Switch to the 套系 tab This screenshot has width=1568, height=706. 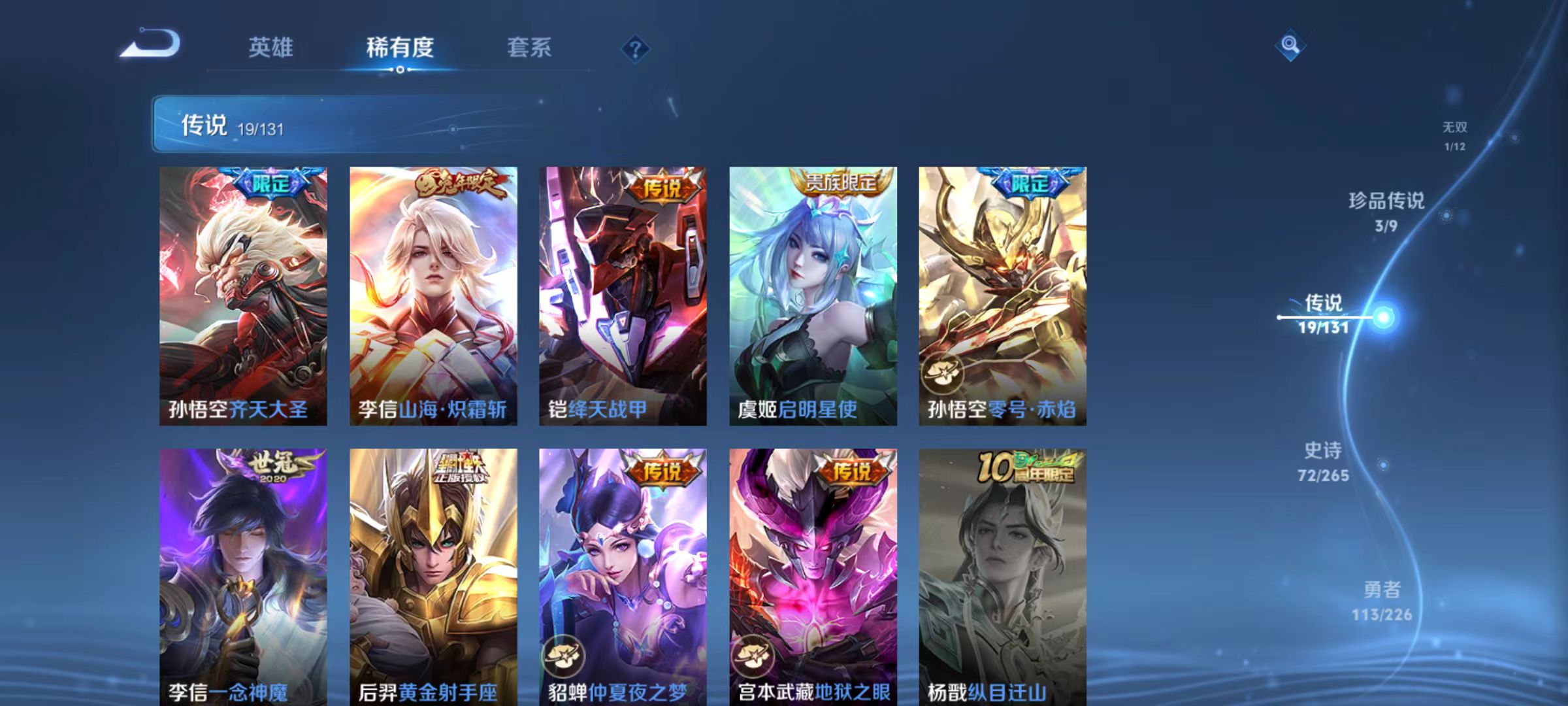(531, 47)
